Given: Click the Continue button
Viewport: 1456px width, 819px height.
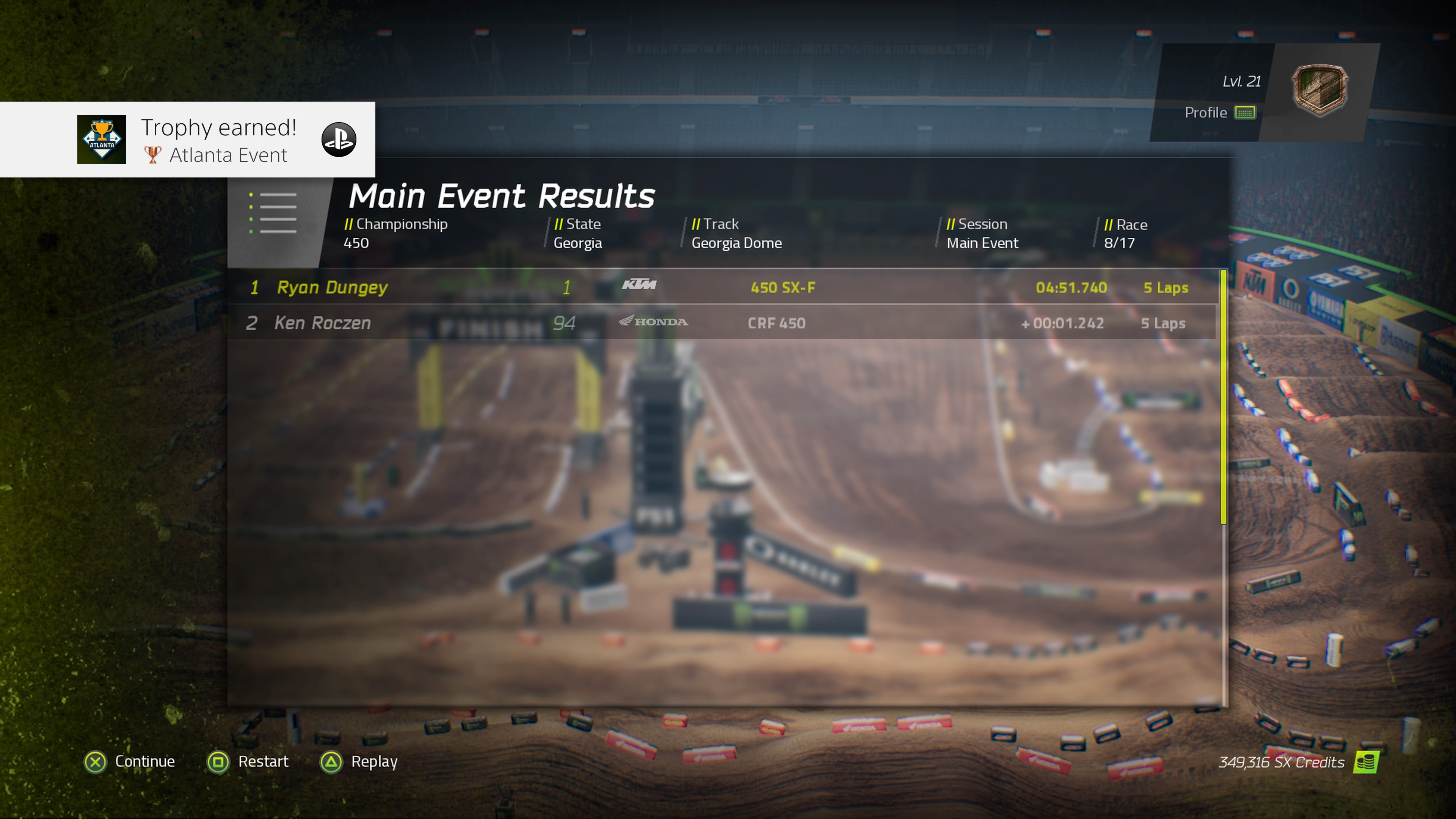Looking at the screenshot, I should [x=144, y=761].
